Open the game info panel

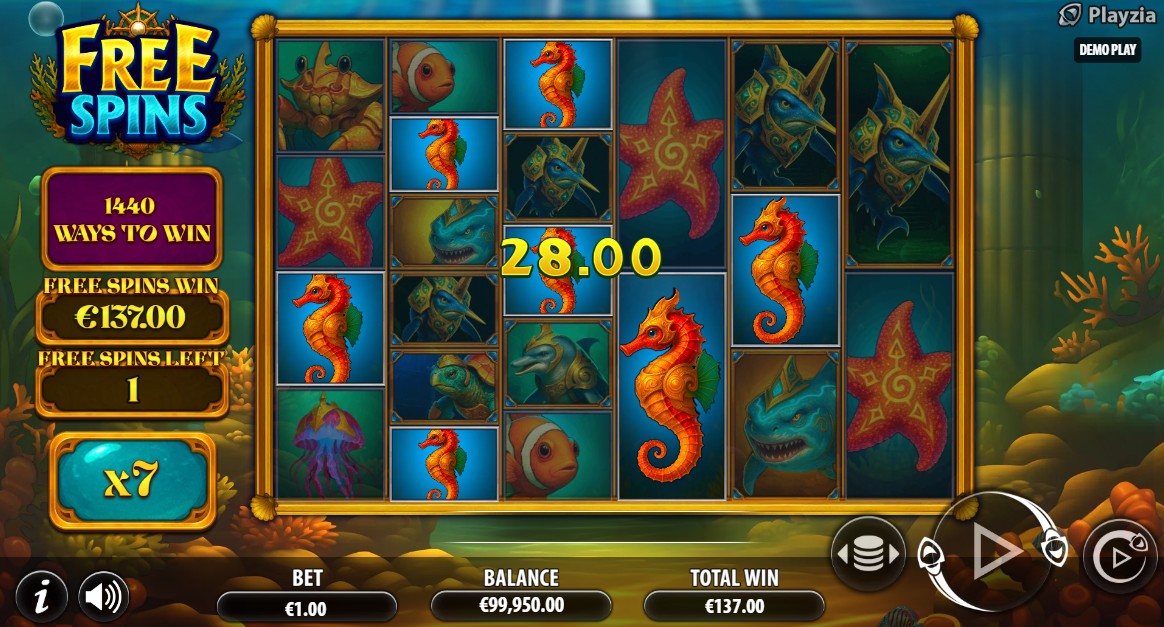tap(41, 597)
